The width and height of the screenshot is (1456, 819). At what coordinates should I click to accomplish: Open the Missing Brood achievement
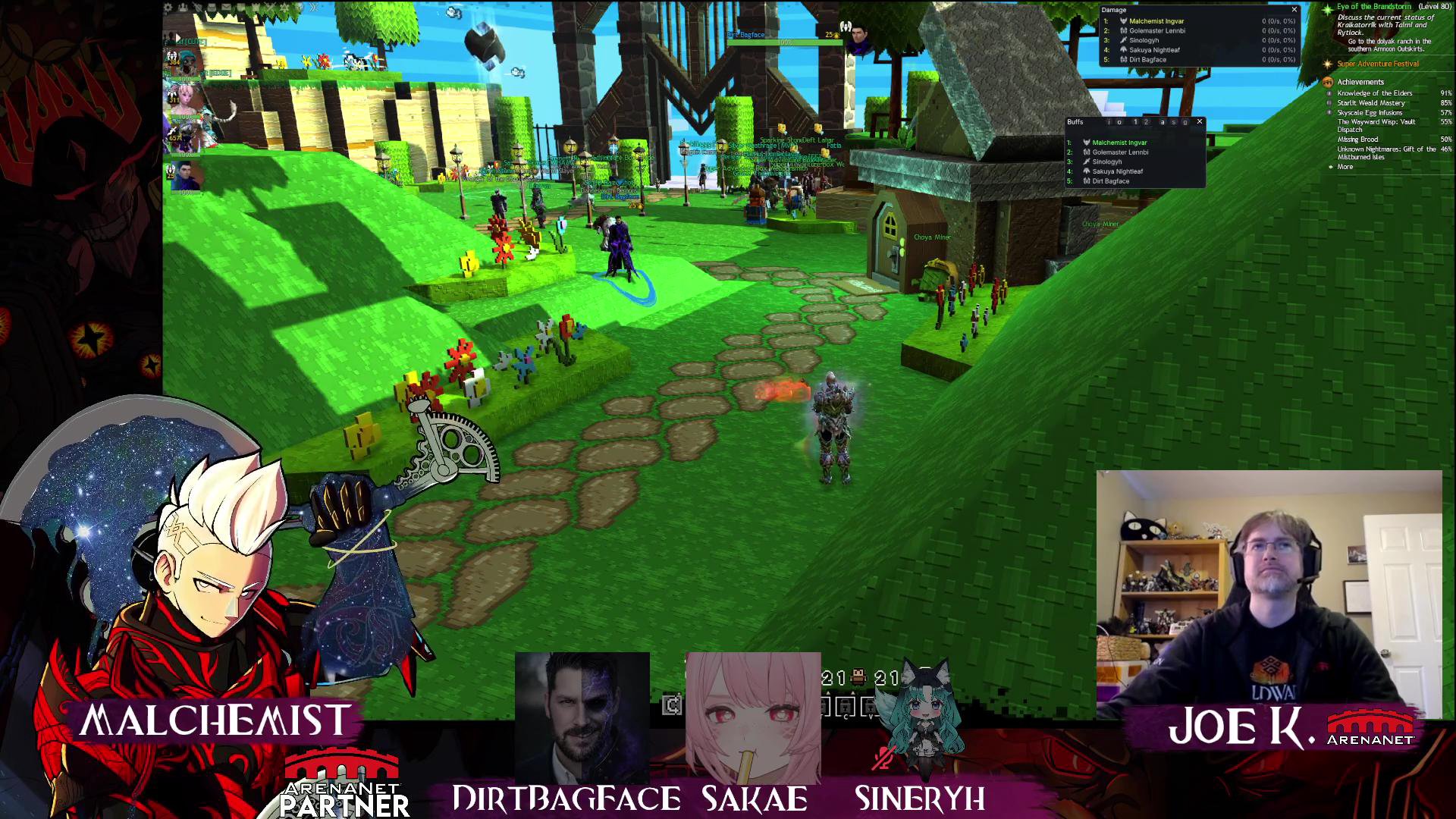[x=1357, y=140]
